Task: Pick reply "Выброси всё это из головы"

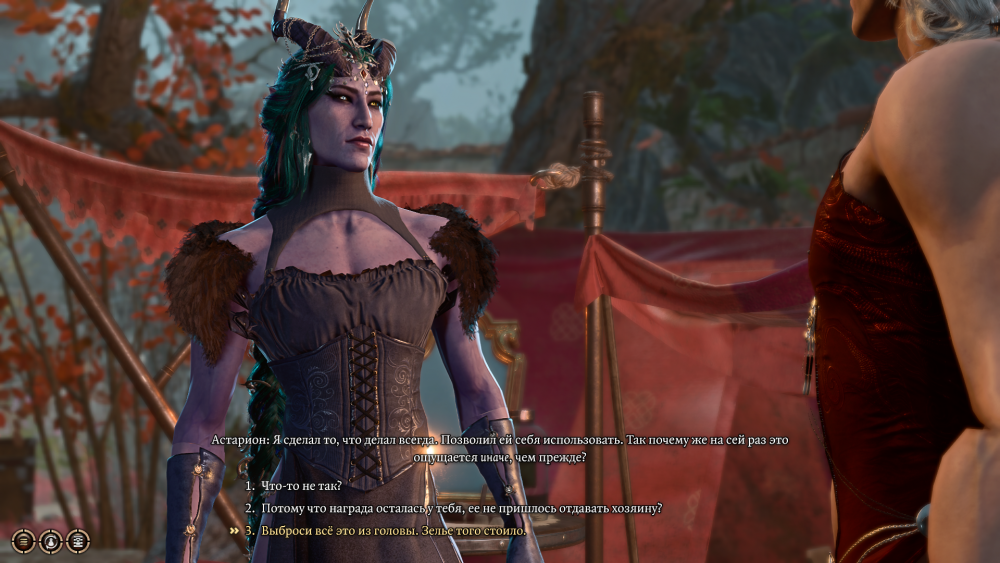Action: coord(393,530)
